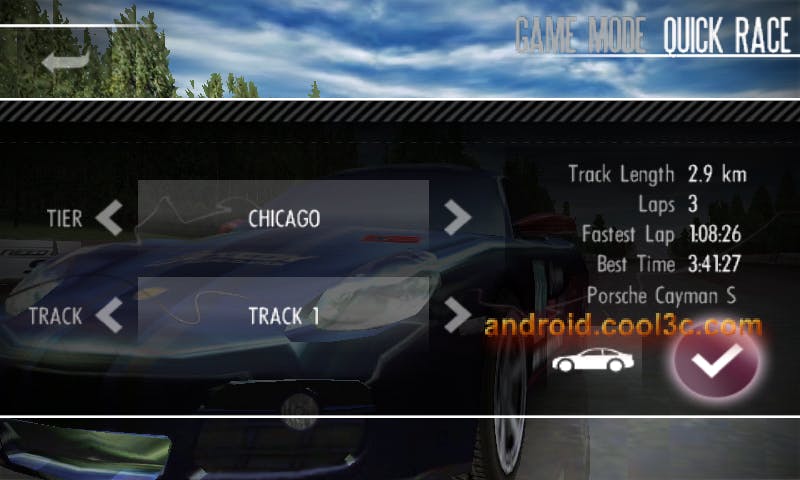Screen dimensions: 800x480
Task: Switch to next track with right arrow
Action: (x=457, y=316)
